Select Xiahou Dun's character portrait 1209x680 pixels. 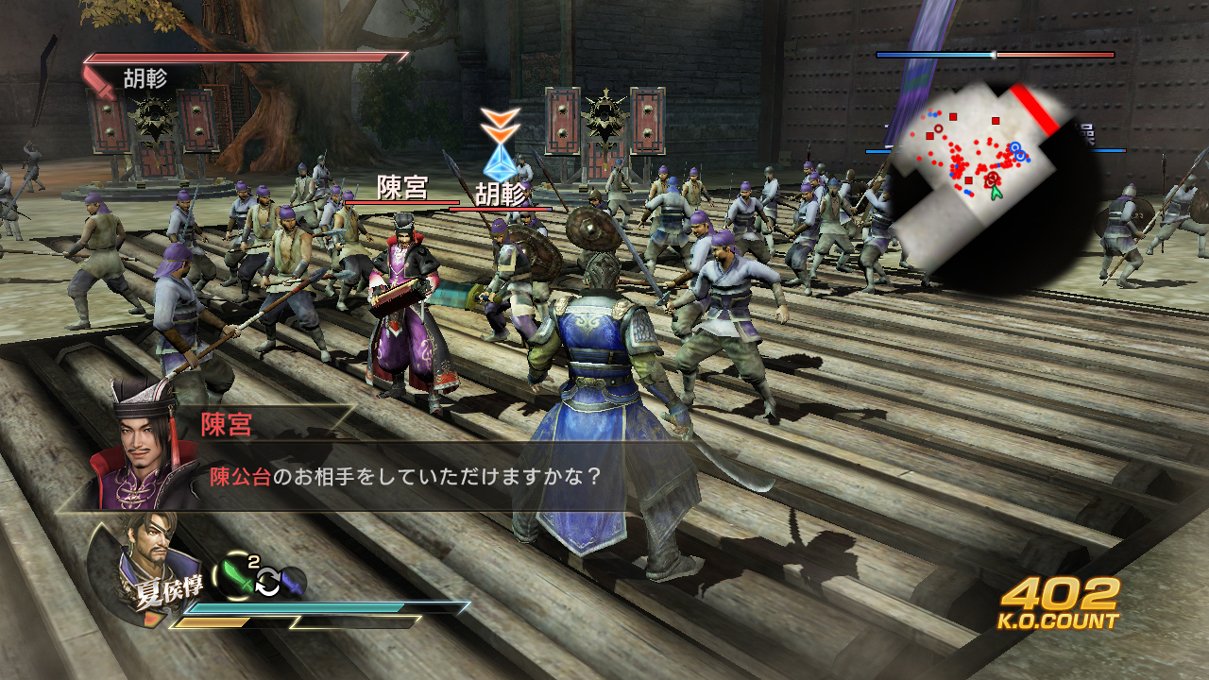coord(138,564)
